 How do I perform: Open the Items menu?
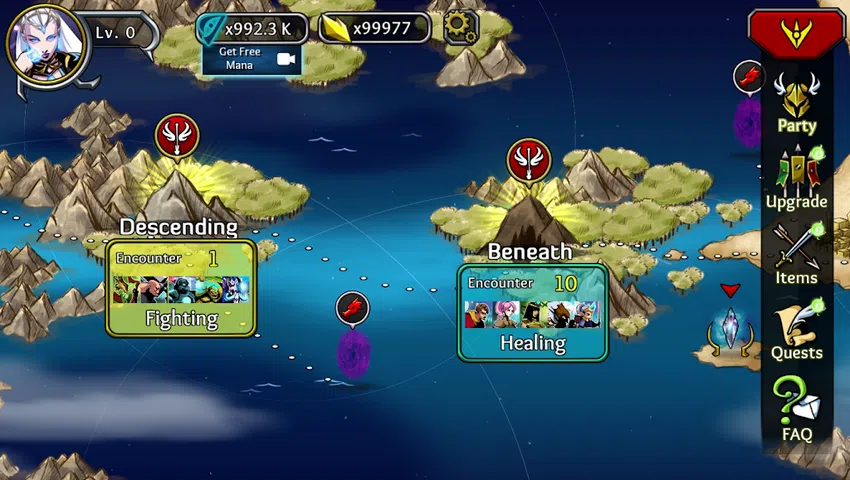point(797,255)
